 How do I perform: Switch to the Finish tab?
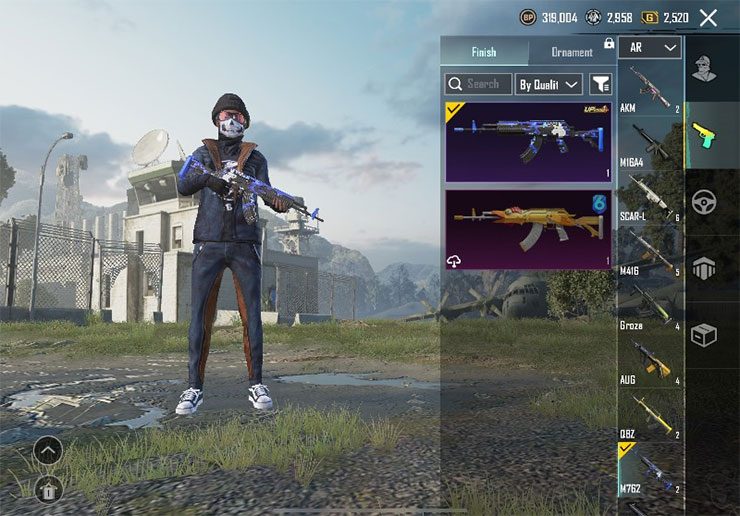click(484, 52)
